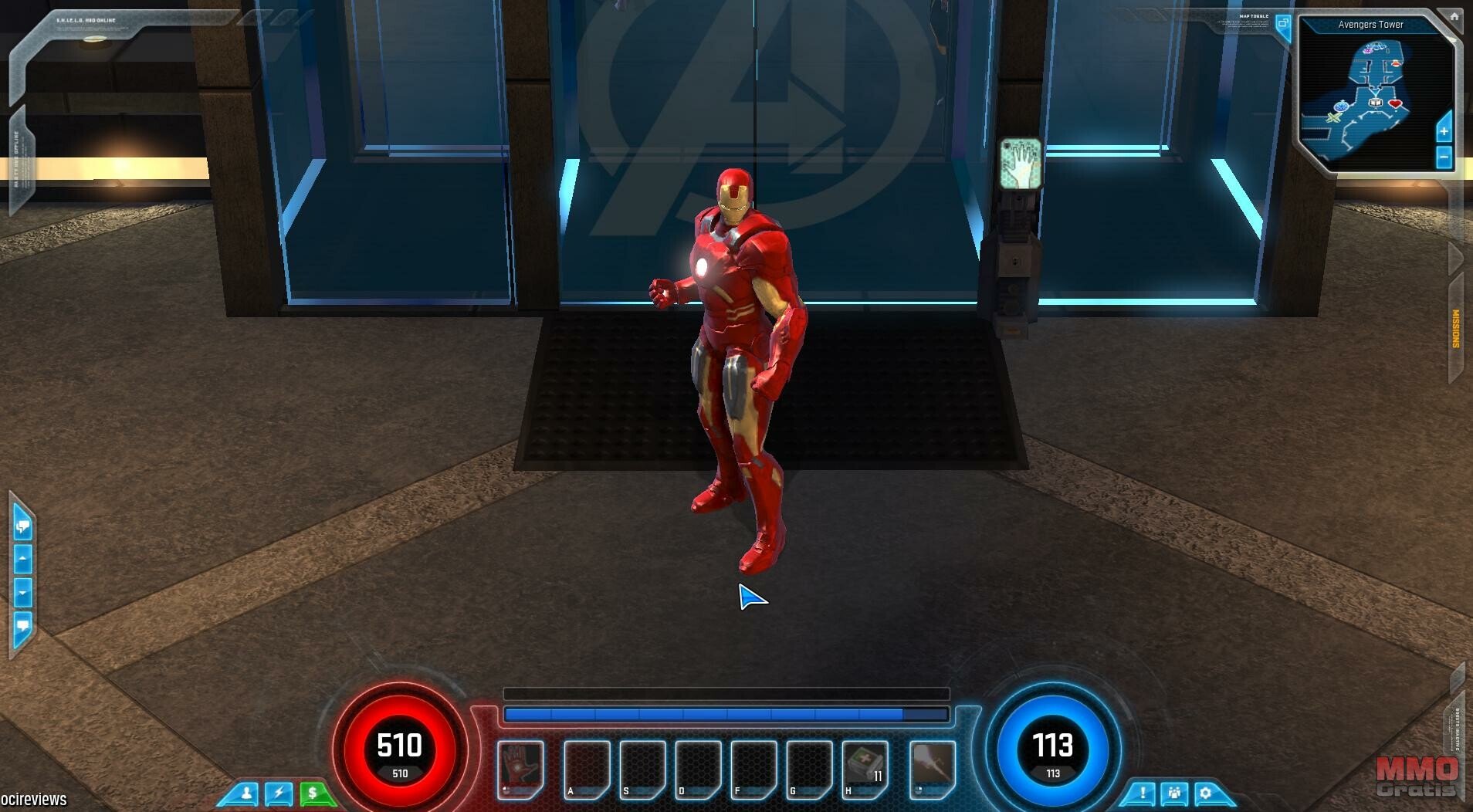Click the chat scroll up arrow
Image resolution: width=1473 pixels, height=812 pixels.
click(22, 557)
